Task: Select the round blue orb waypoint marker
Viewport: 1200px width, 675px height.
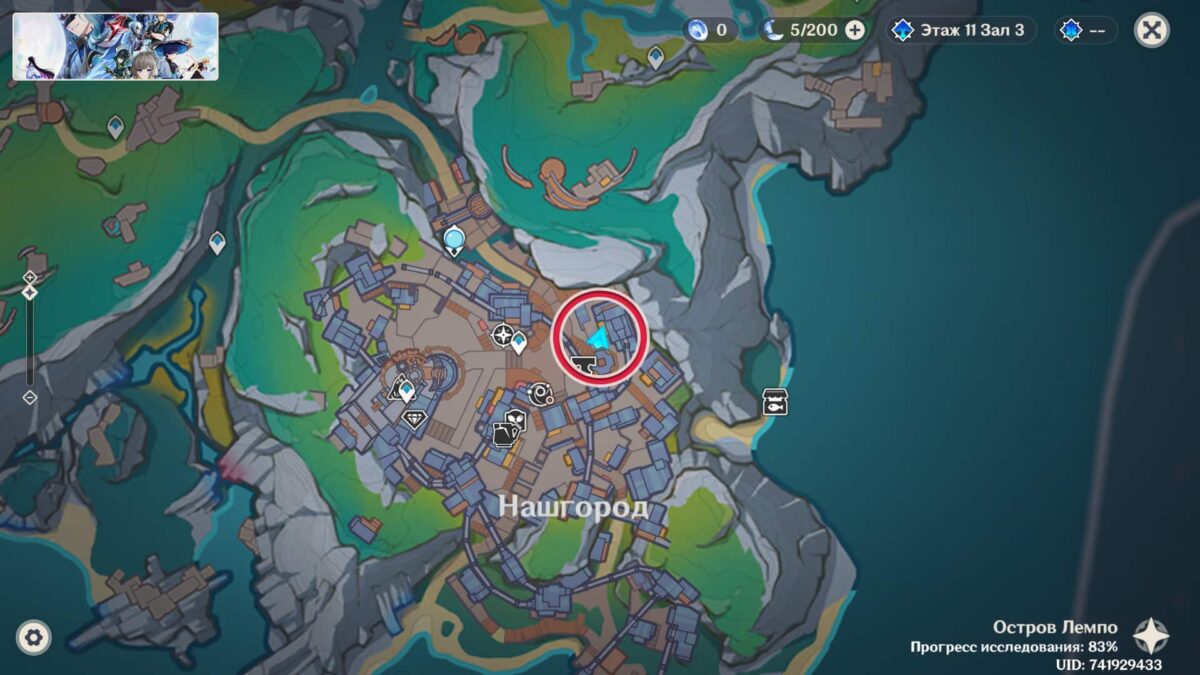Action: pyautogui.click(x=455, y=240)
